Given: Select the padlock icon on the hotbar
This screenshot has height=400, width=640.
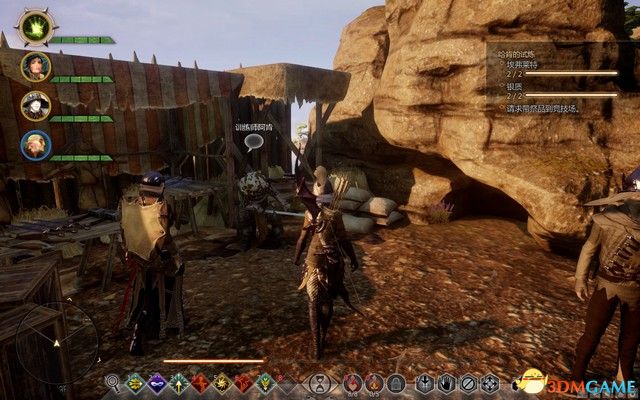Looking at the screenshot, I should pyautogui.click(x=397, y=382).
